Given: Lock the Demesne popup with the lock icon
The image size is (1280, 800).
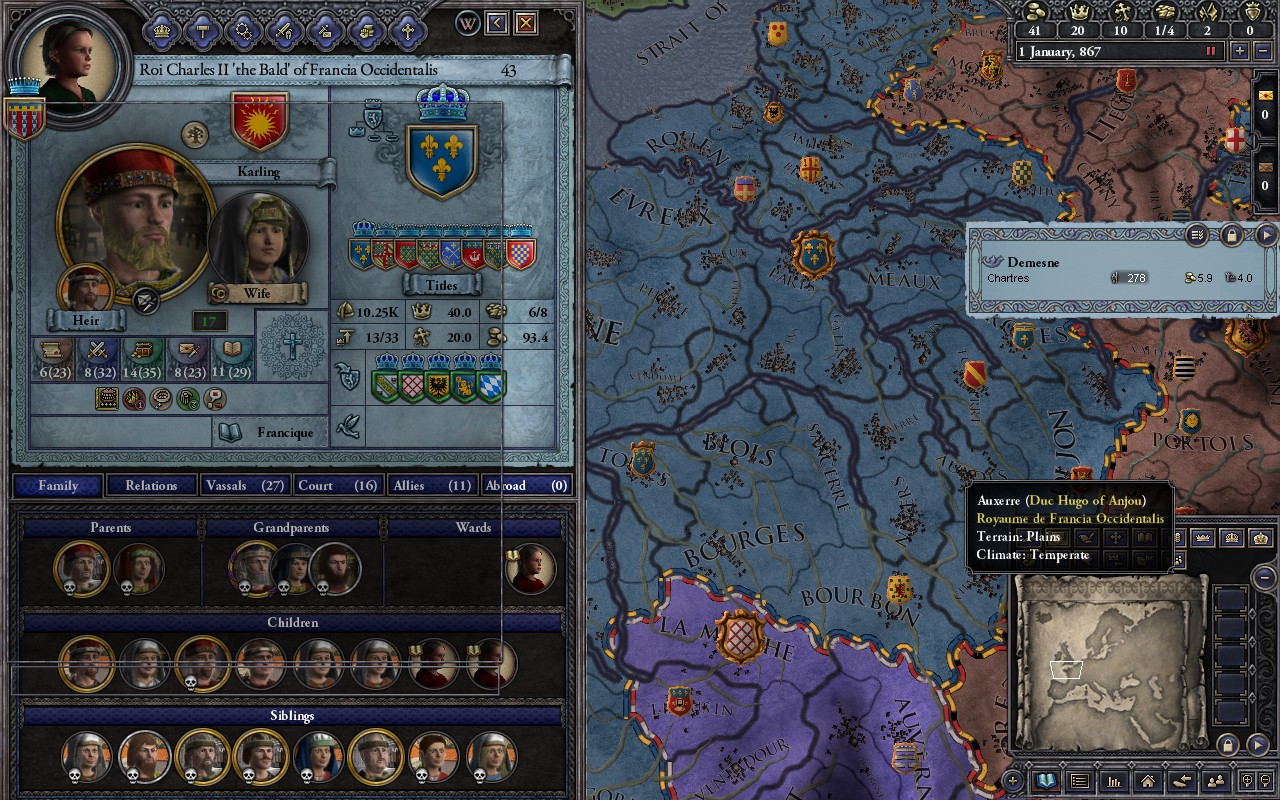Looking at the screenshot, I should pos(1232,236).
